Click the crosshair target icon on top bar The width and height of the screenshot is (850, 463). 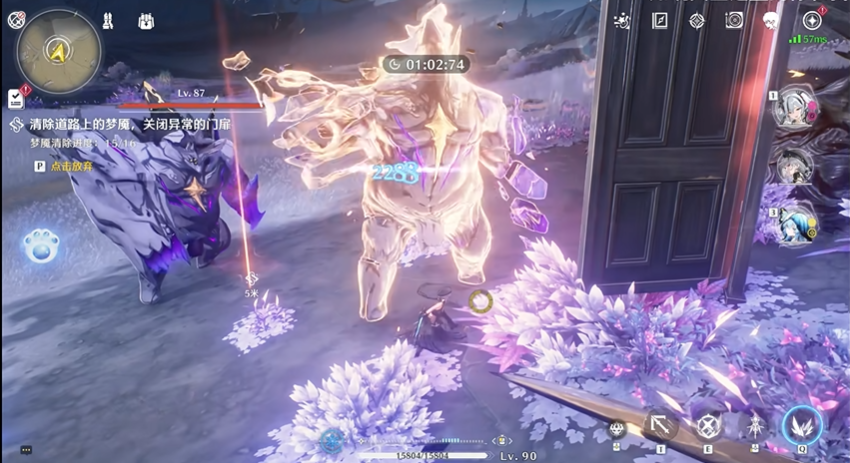[697, 21]
